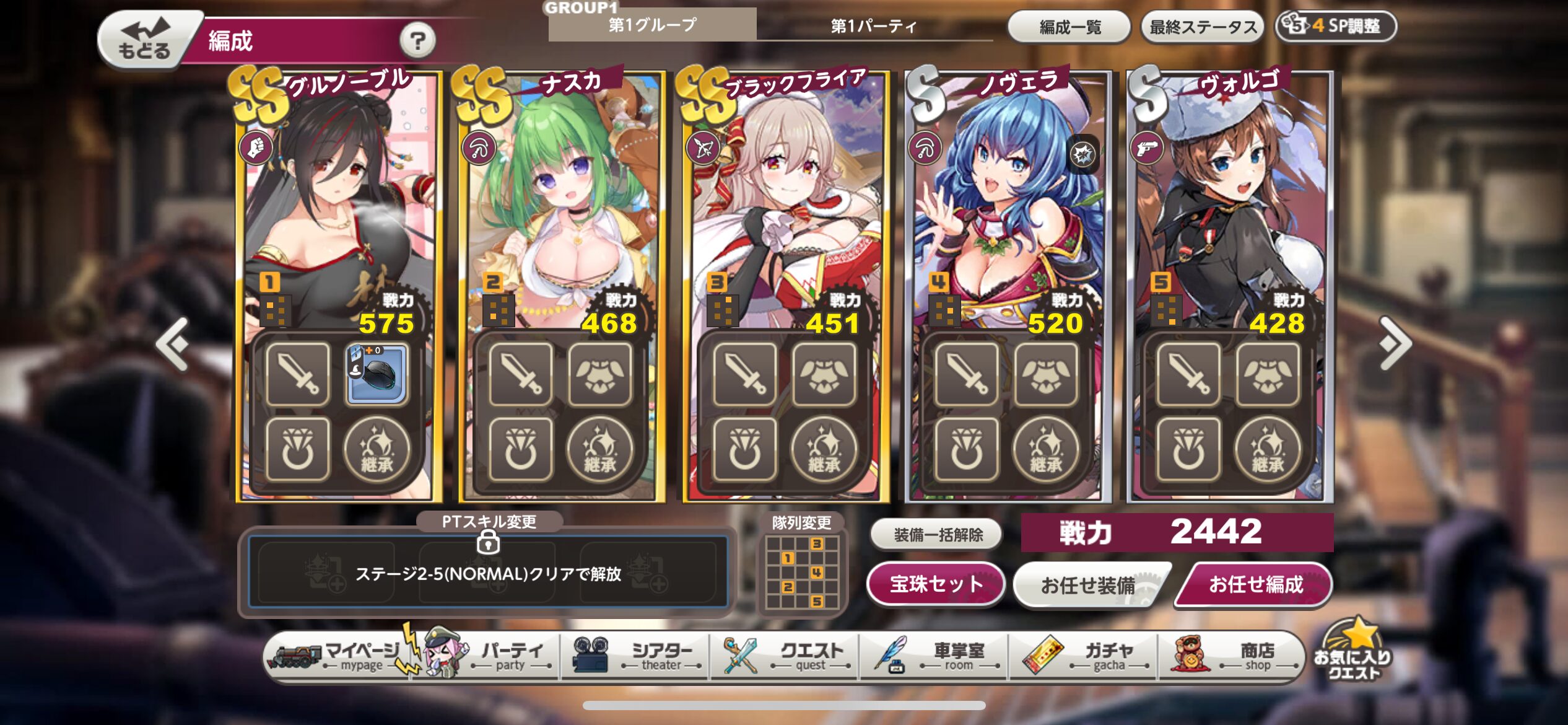Open 商店 shop menu

(1234, 657)
